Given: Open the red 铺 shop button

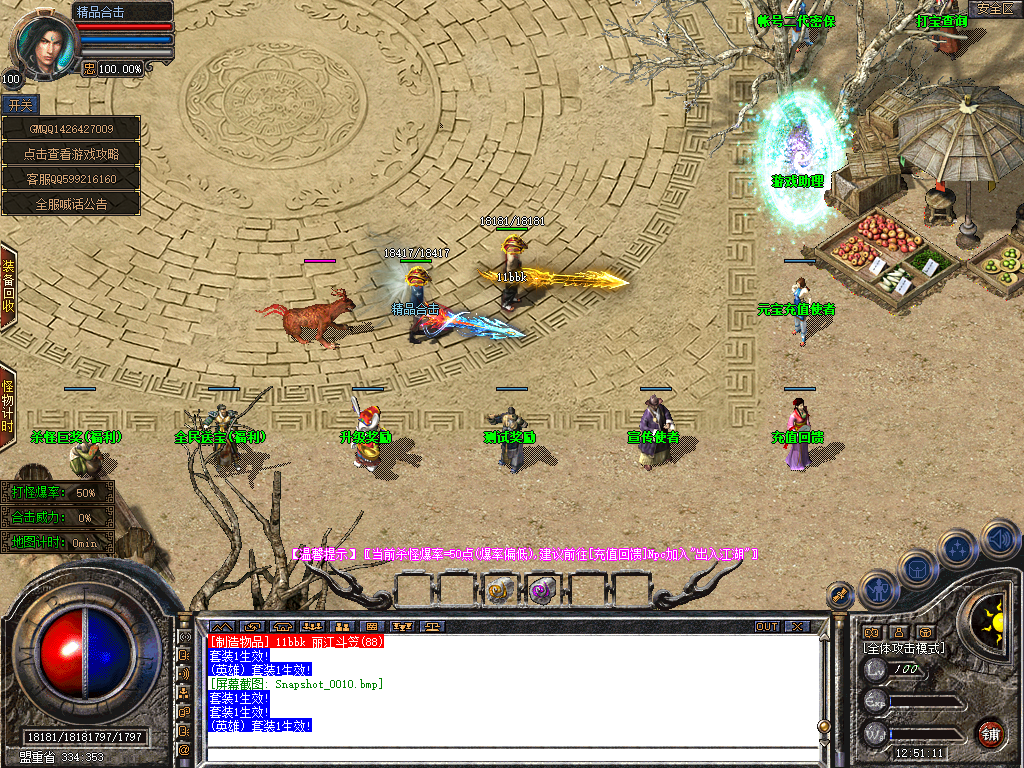Looking at the screenshot, I should tap(991, 732).
